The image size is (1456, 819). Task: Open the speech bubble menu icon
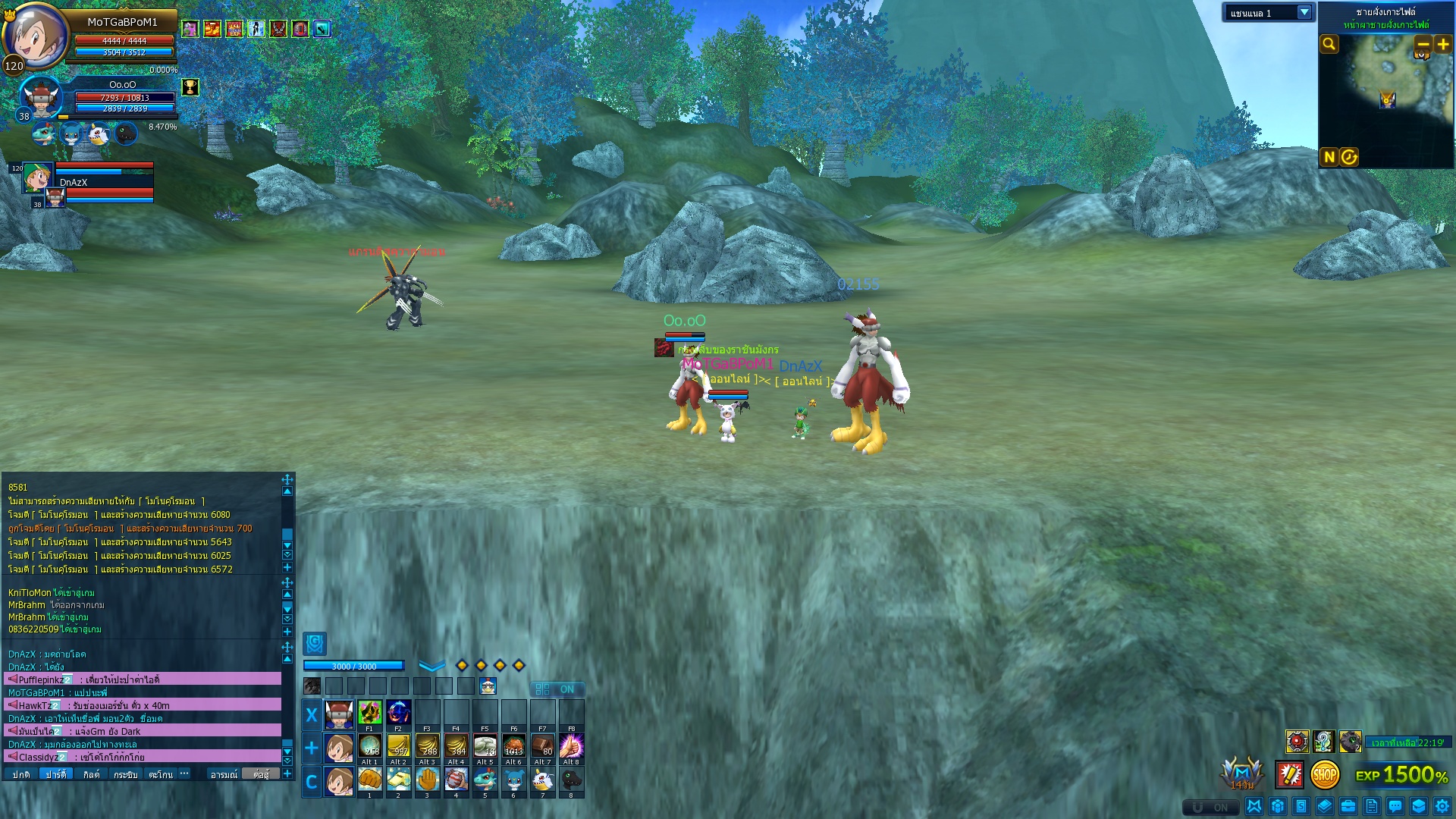1395,806
